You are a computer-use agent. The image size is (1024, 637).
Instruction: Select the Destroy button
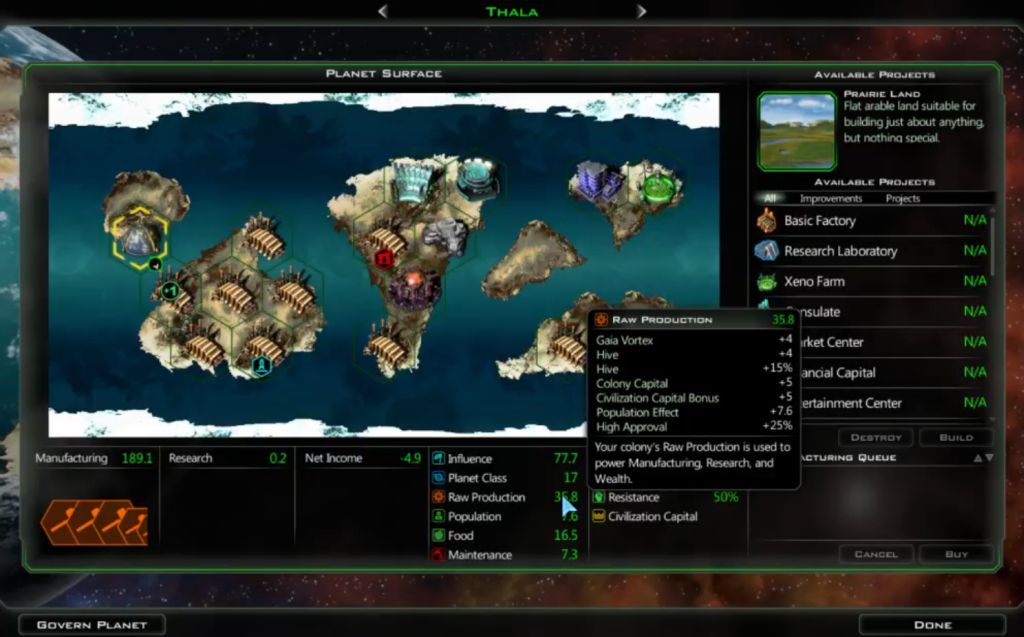pyautogui.click(x=876, y=437)
